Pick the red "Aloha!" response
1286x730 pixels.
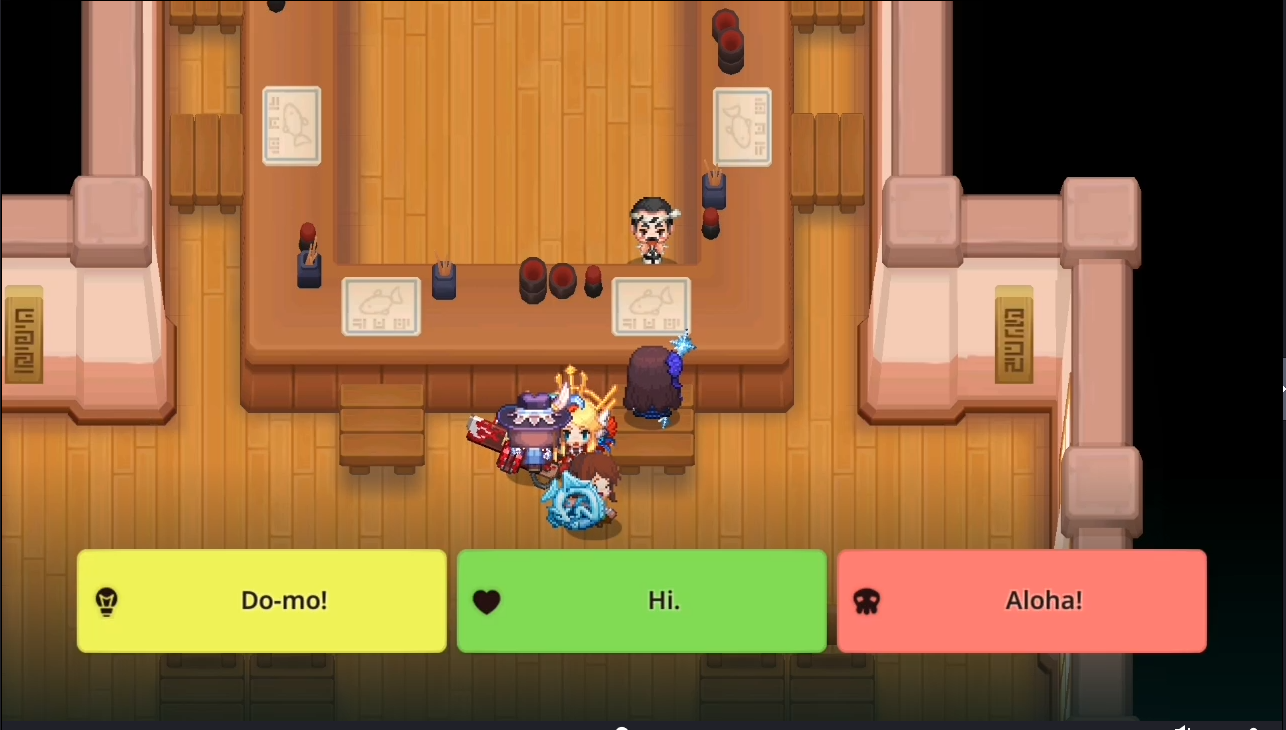point(1021,601)
